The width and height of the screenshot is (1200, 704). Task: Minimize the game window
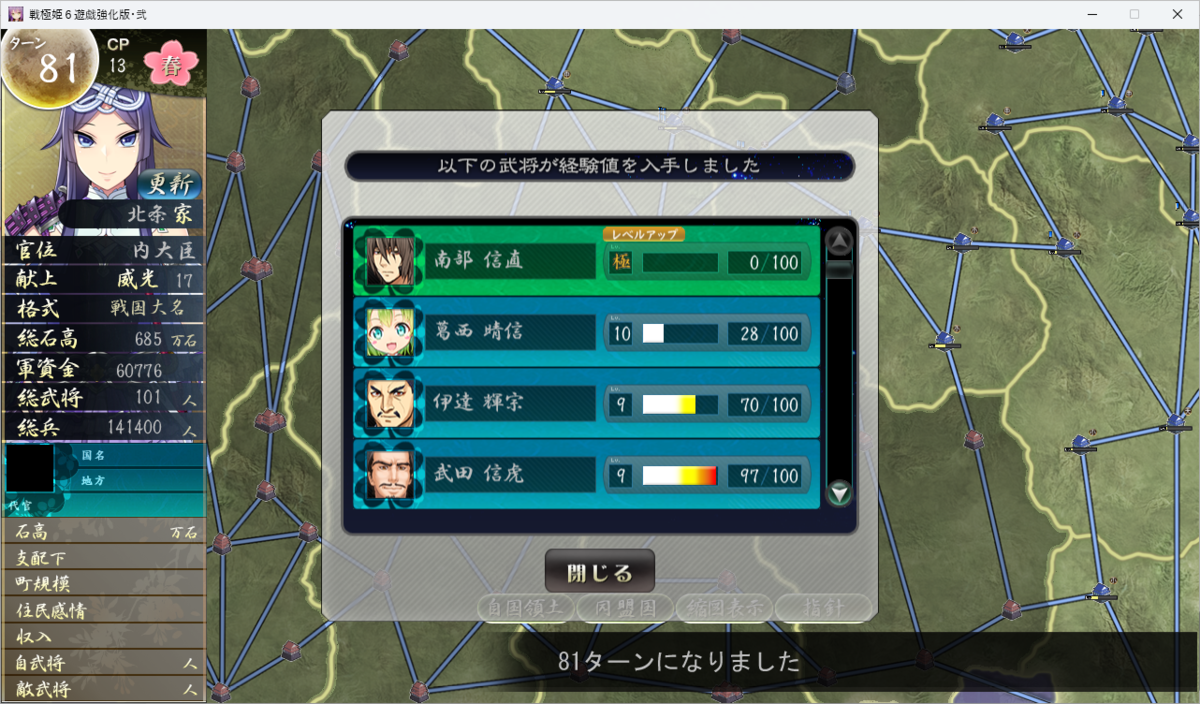[1088, 14]
